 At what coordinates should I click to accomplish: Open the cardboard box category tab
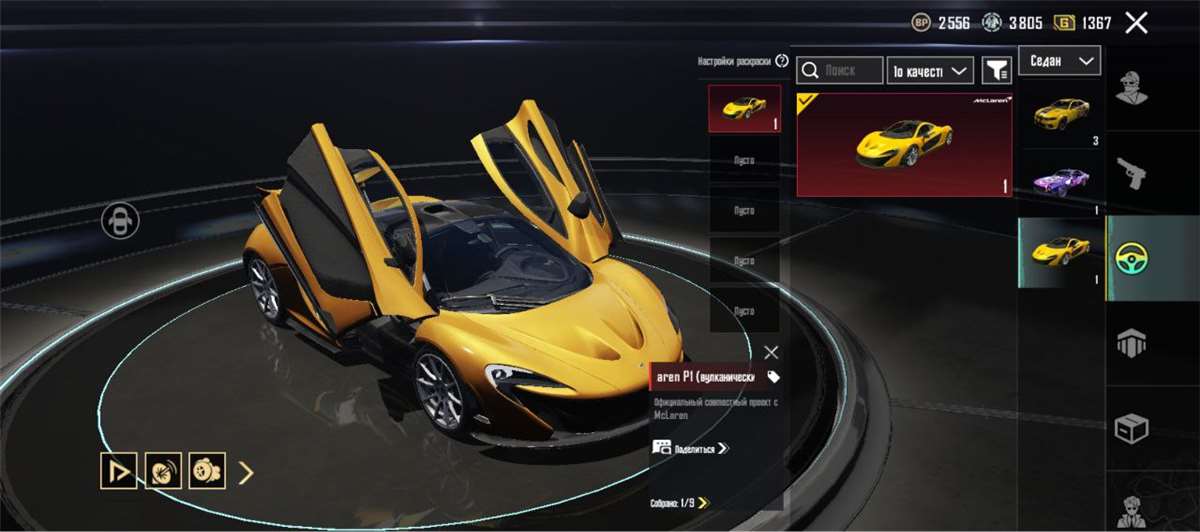[x=1132, y=429]
